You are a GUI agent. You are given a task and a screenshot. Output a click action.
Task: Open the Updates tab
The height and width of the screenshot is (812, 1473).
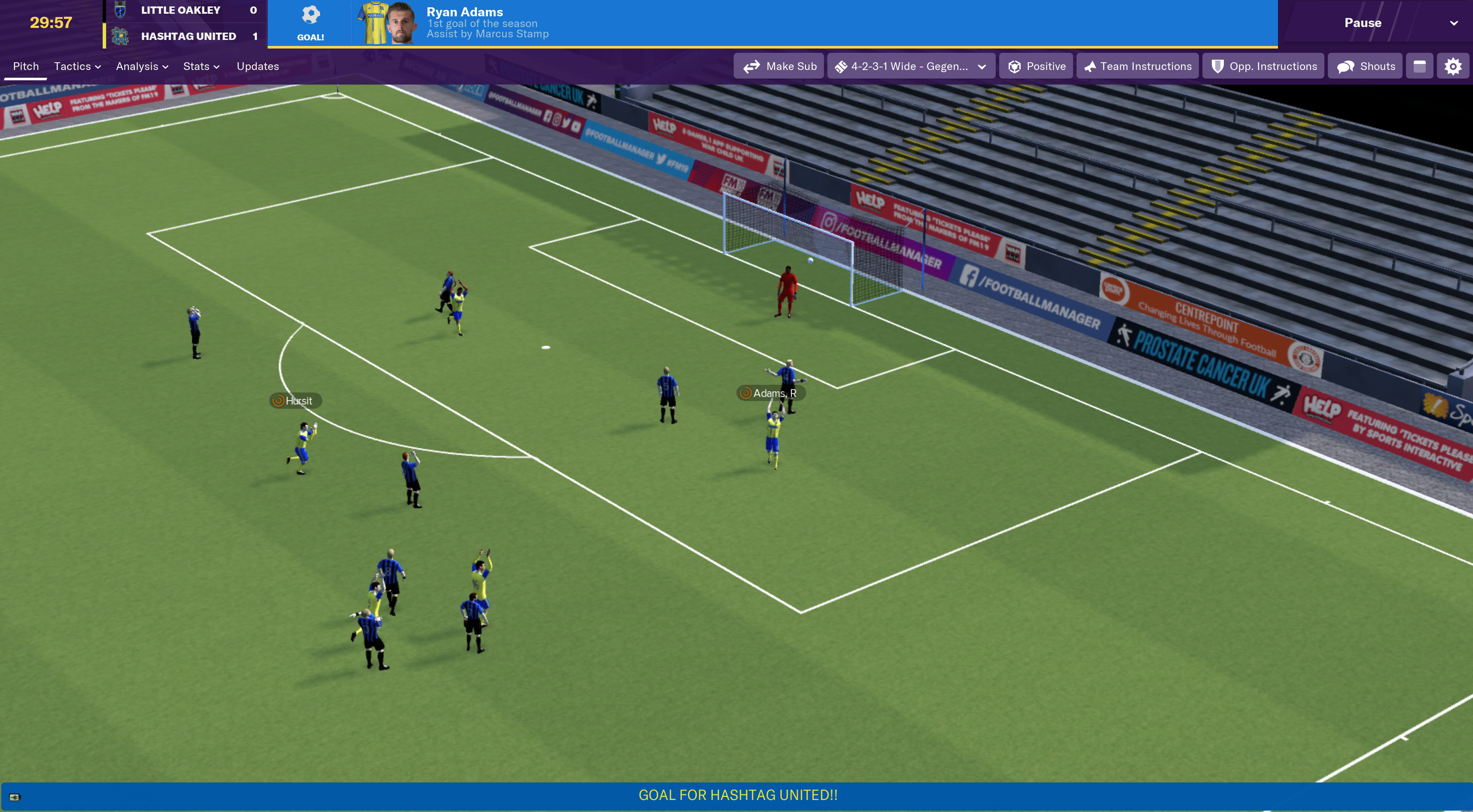(x=257, y=66)
